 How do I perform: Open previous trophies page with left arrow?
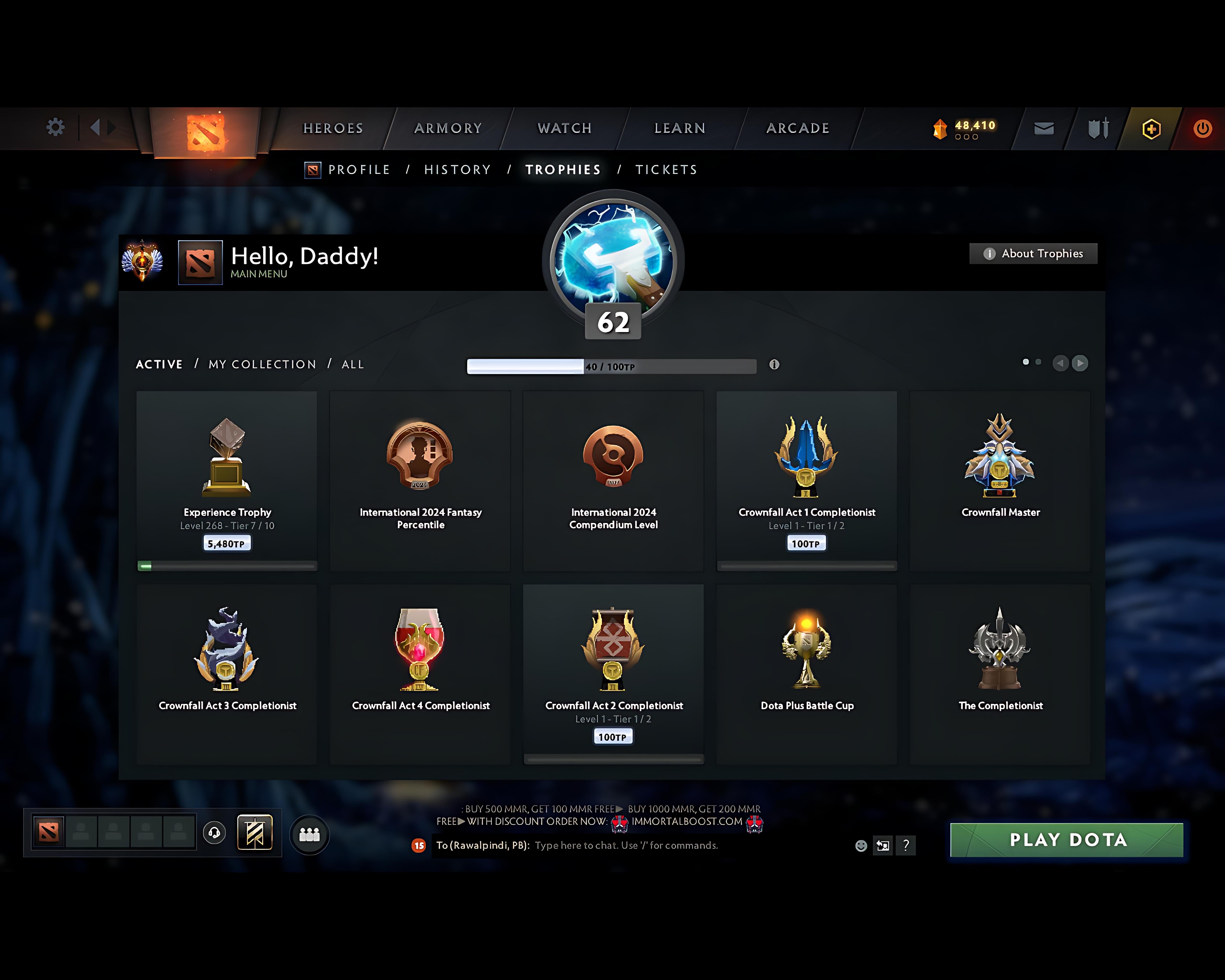(x=1060, y=363)
